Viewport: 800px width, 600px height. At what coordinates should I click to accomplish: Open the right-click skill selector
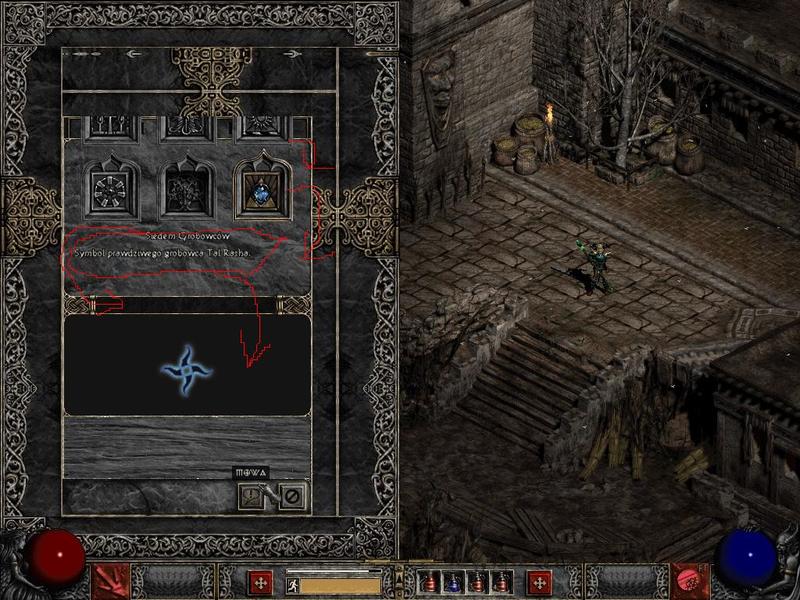click(x=689, y=581)
